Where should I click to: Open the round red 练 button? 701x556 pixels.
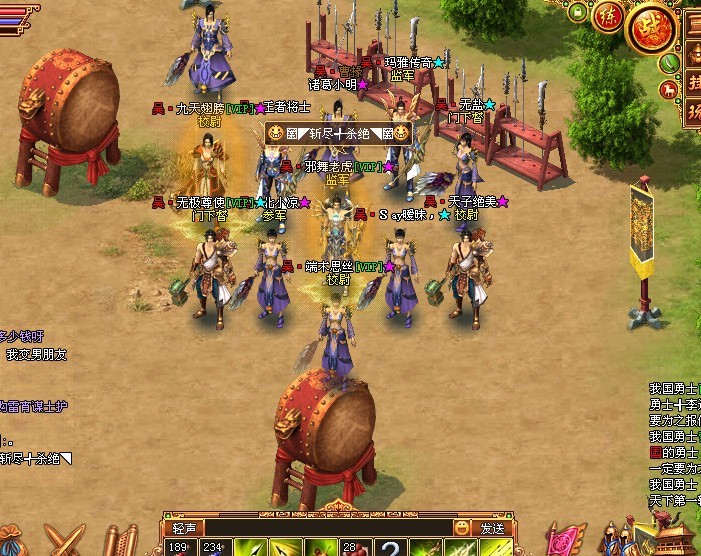pyautogui.click(x=607, y=17)
